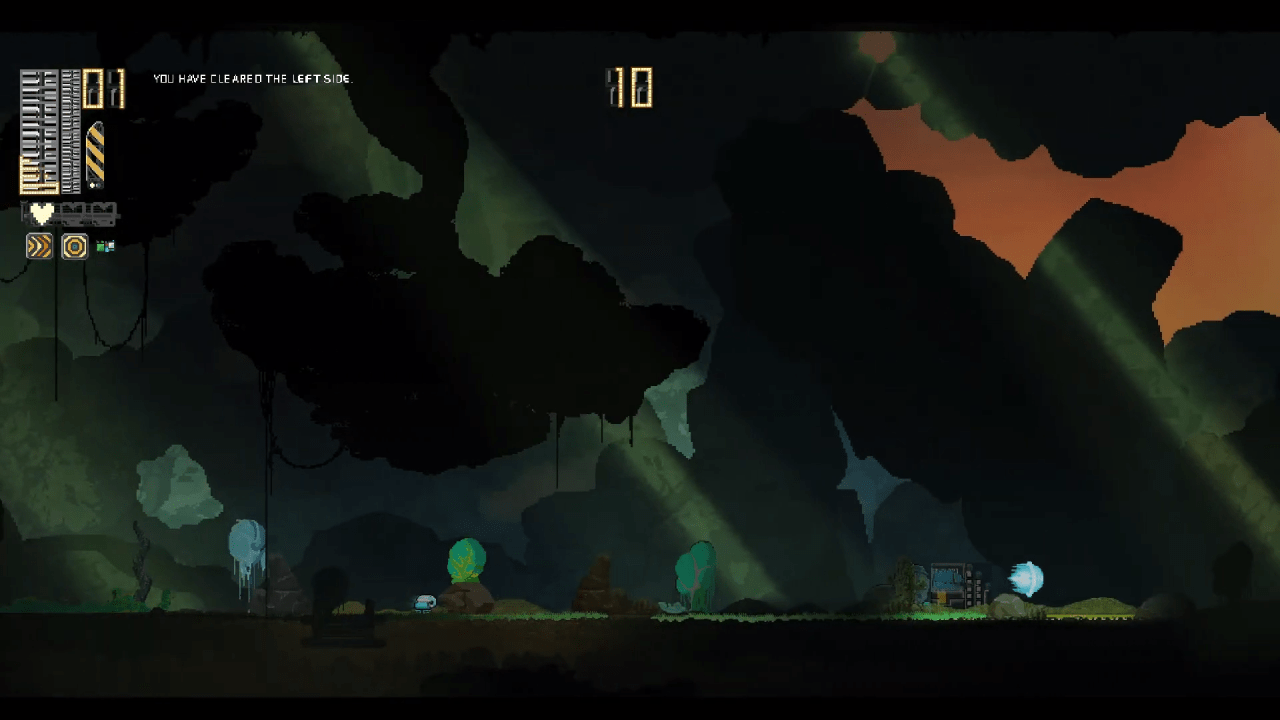Activate the yellow chevron dash ability icon

[x=39, y=246]
